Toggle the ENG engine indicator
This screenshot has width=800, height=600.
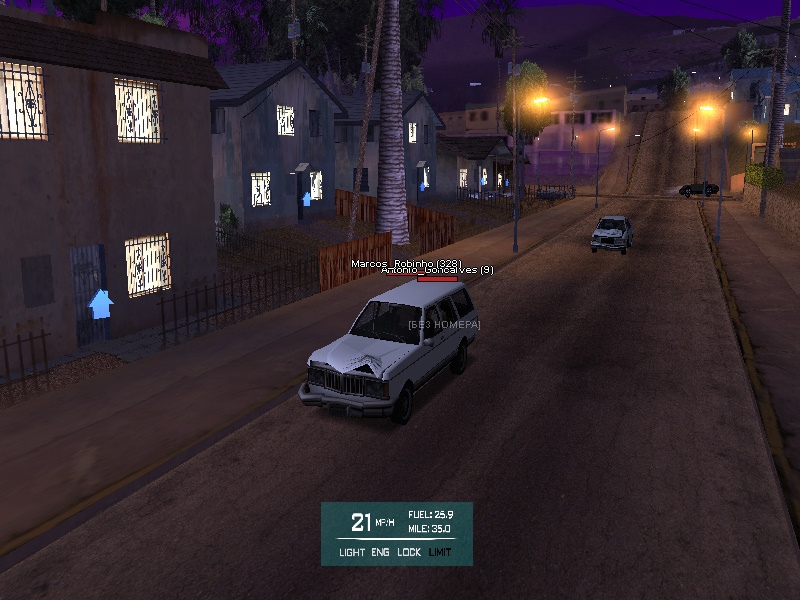[x=381, y=552]
